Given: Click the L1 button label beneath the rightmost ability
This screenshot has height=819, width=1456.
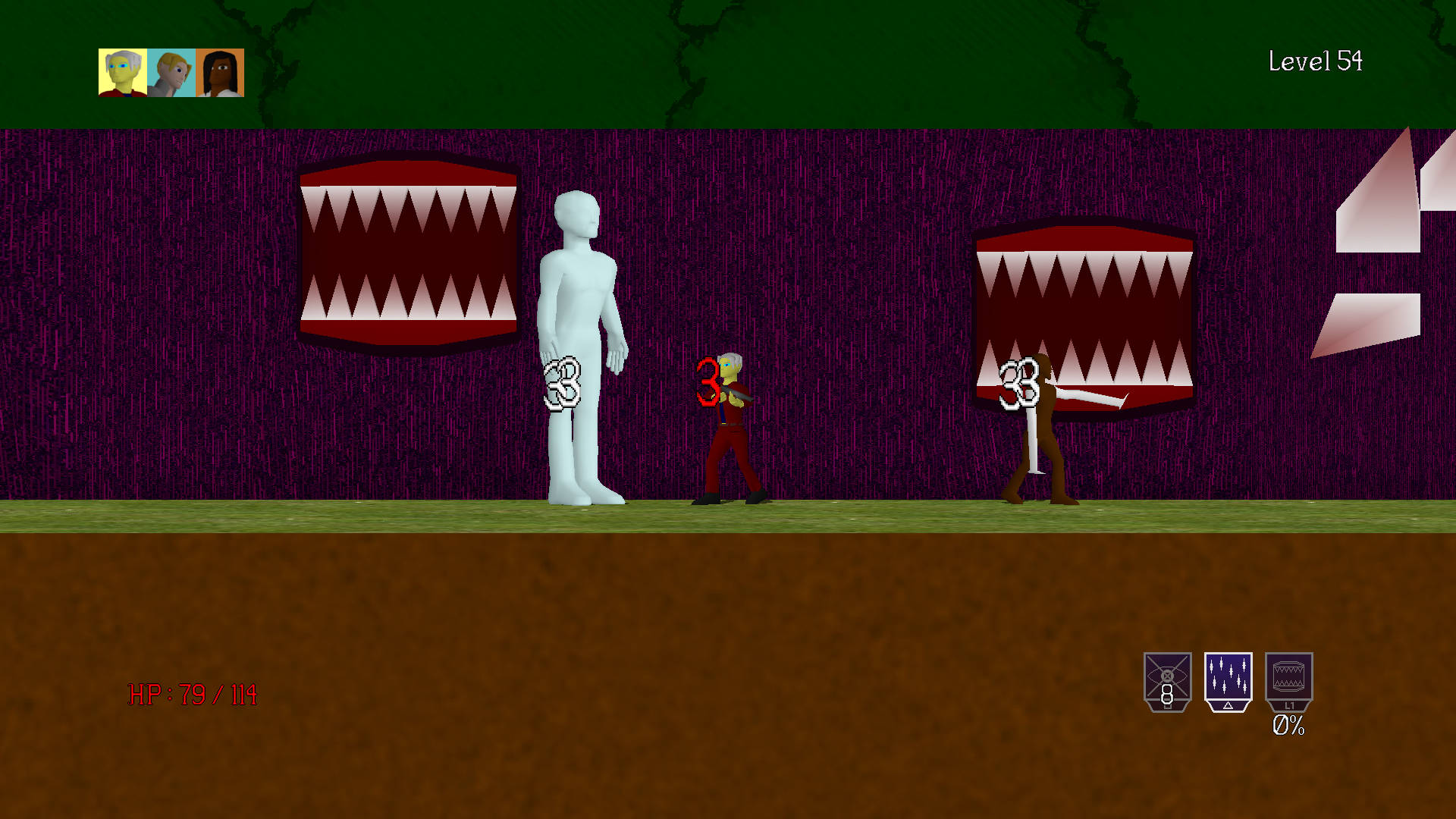Looking at the screenshot, I should [x=1289, y=704].
